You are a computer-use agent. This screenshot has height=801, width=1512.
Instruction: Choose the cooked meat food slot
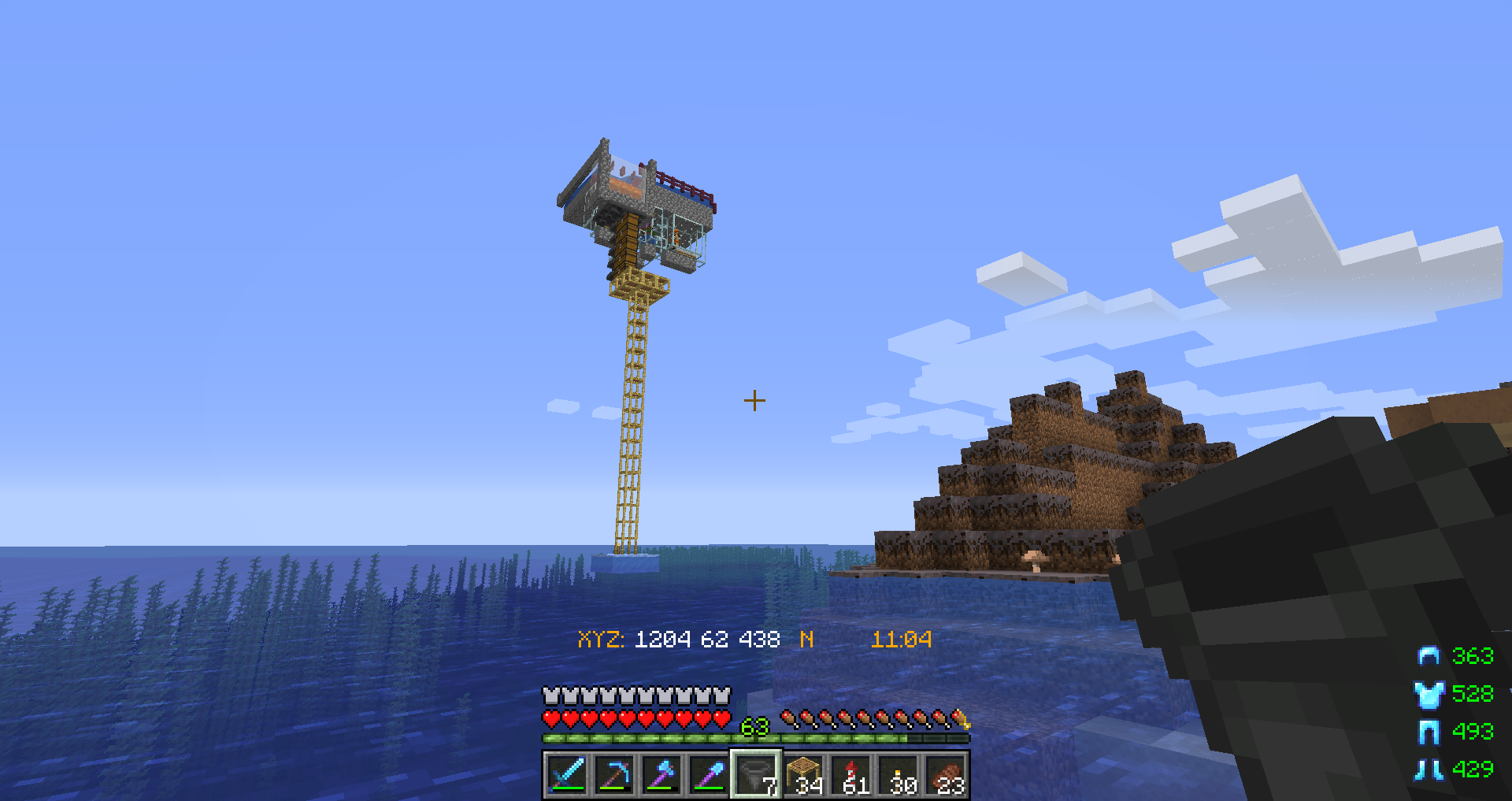pyautogui.click(x=946, y=775)
